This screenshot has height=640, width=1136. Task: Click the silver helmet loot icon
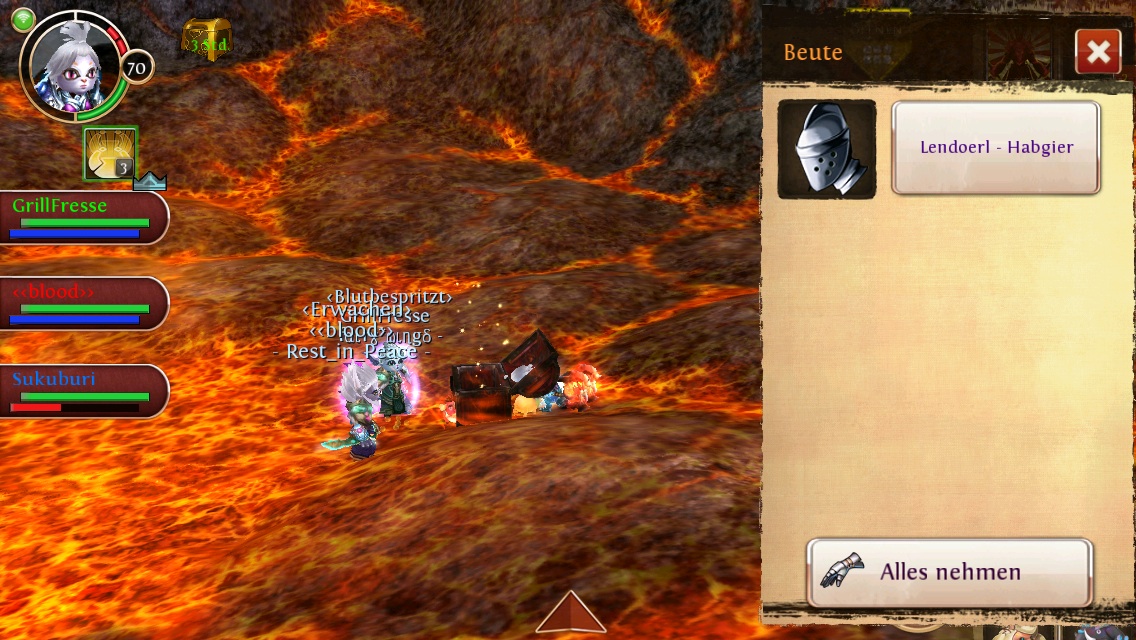point(827,149)
